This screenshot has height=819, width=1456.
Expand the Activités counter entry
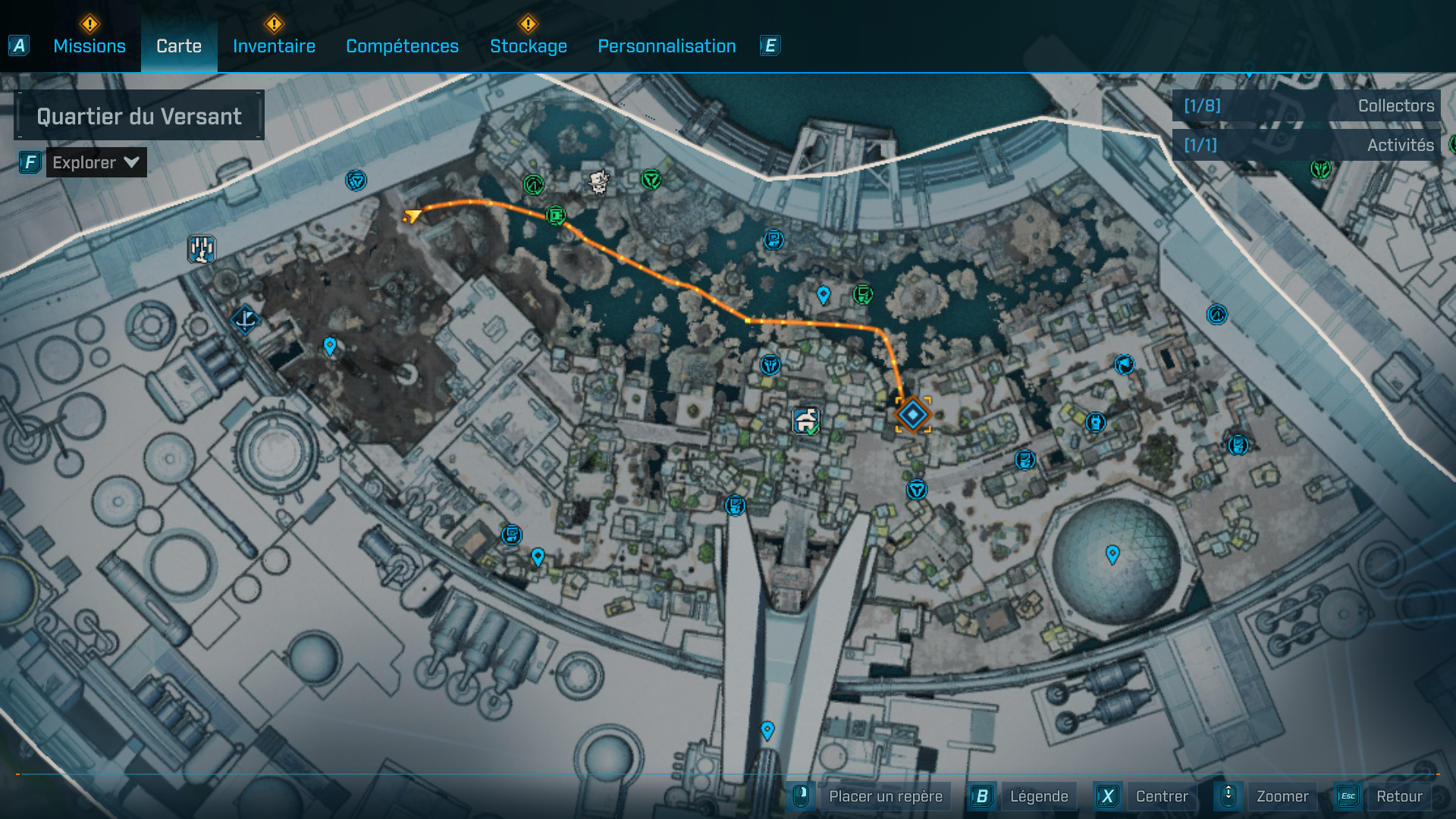tap(1307, 145)
